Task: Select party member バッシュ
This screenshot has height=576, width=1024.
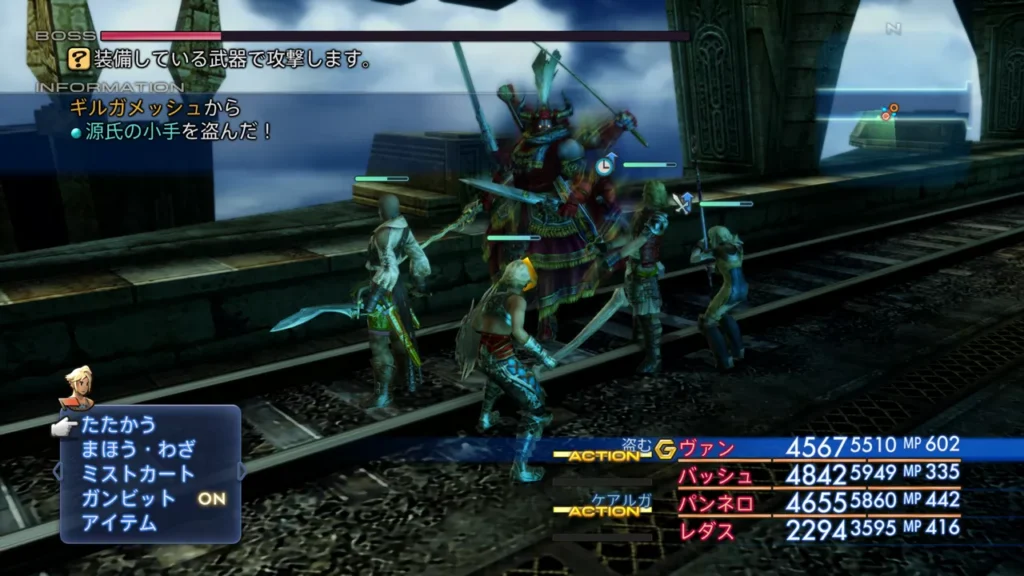Action: [x=715, y=475]
